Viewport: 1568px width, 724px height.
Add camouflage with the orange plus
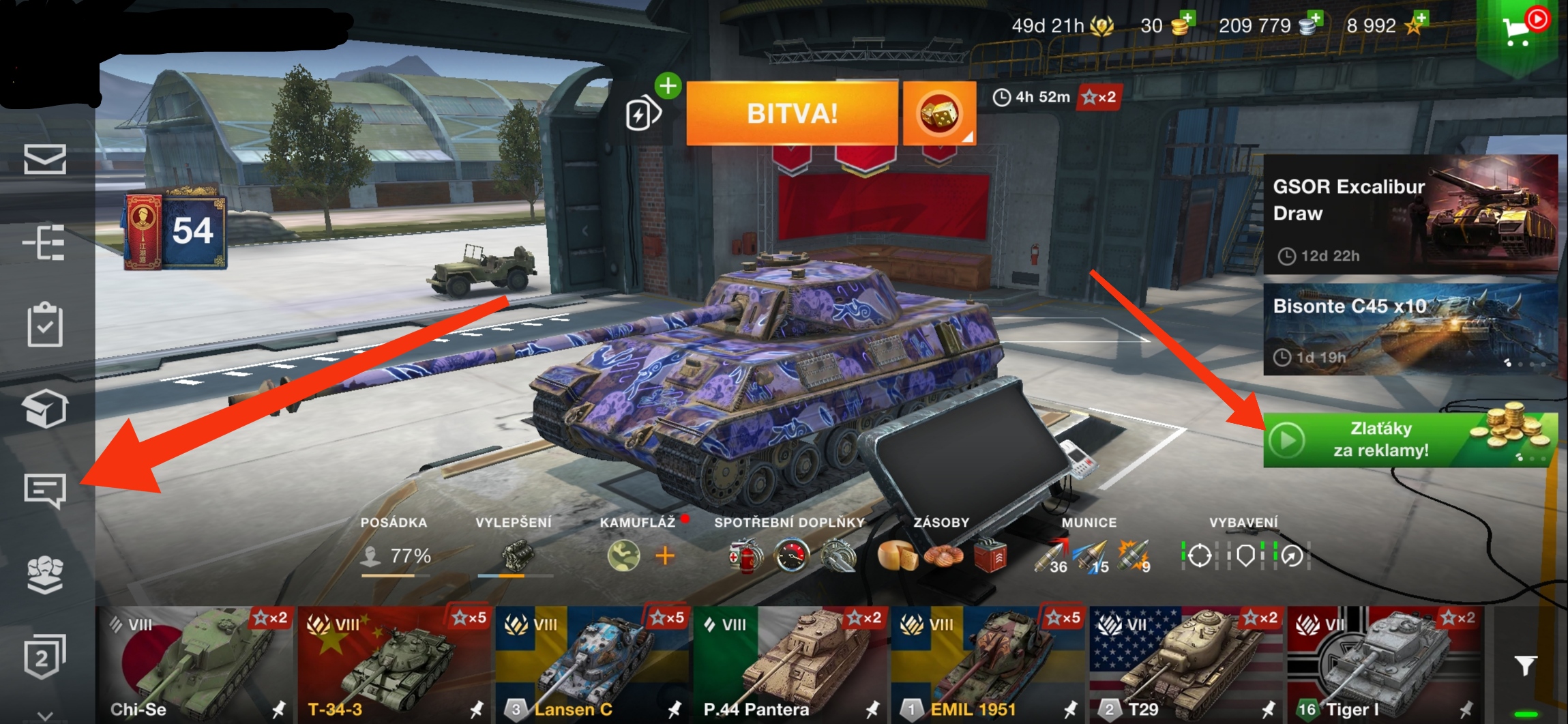(x=665, y=555)
